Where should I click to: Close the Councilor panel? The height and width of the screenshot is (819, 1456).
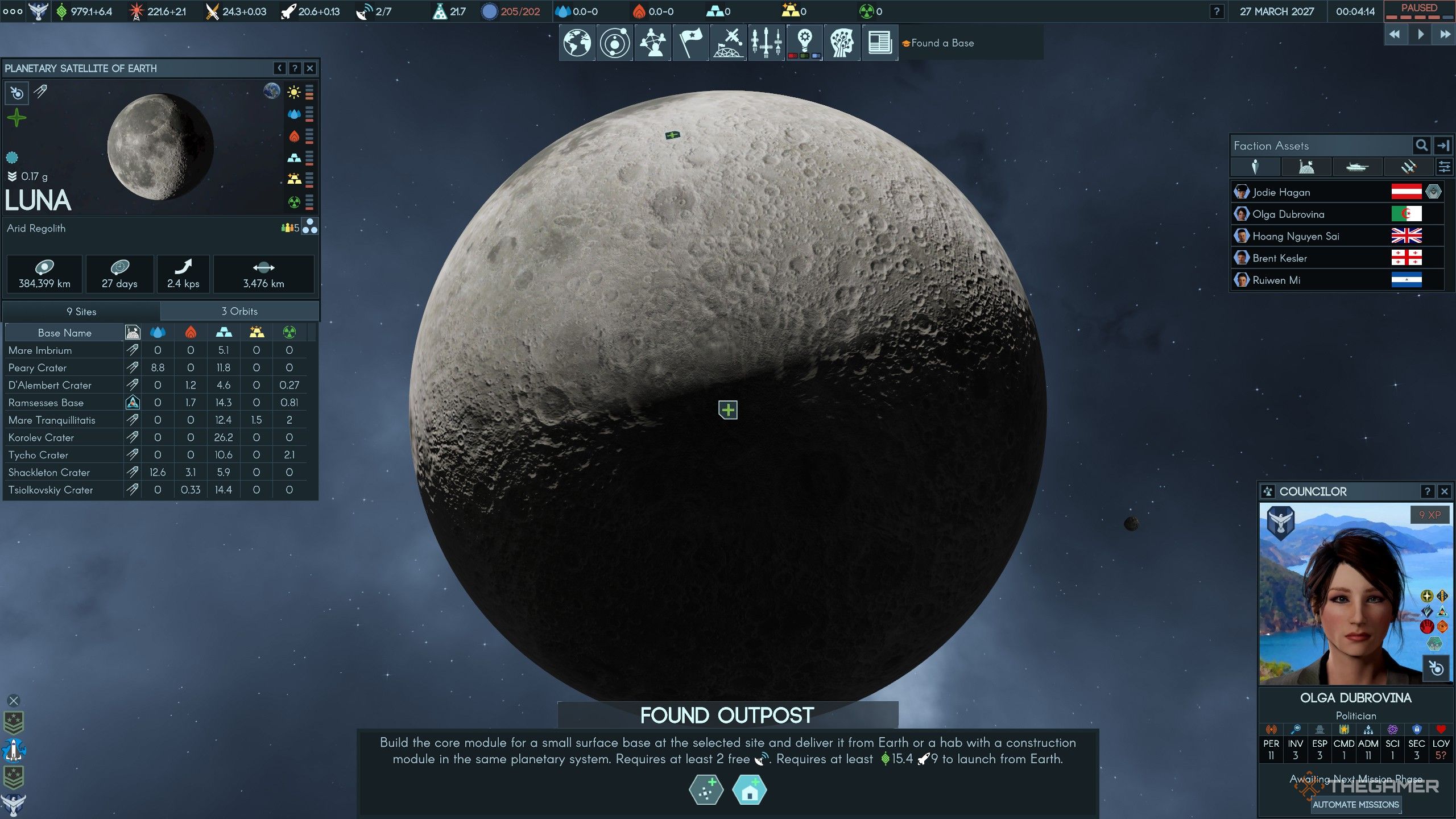coord(1444,491)
